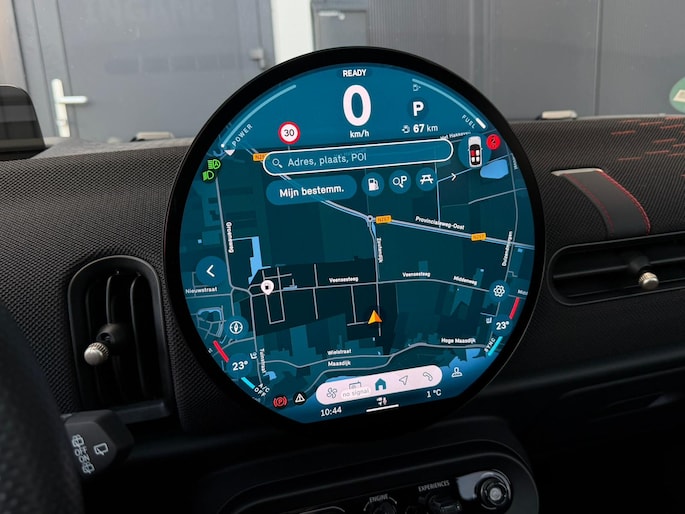Open Mijn bestemm. destinations
The height and width of the screenshot is (514, 685).
[310, 189]
